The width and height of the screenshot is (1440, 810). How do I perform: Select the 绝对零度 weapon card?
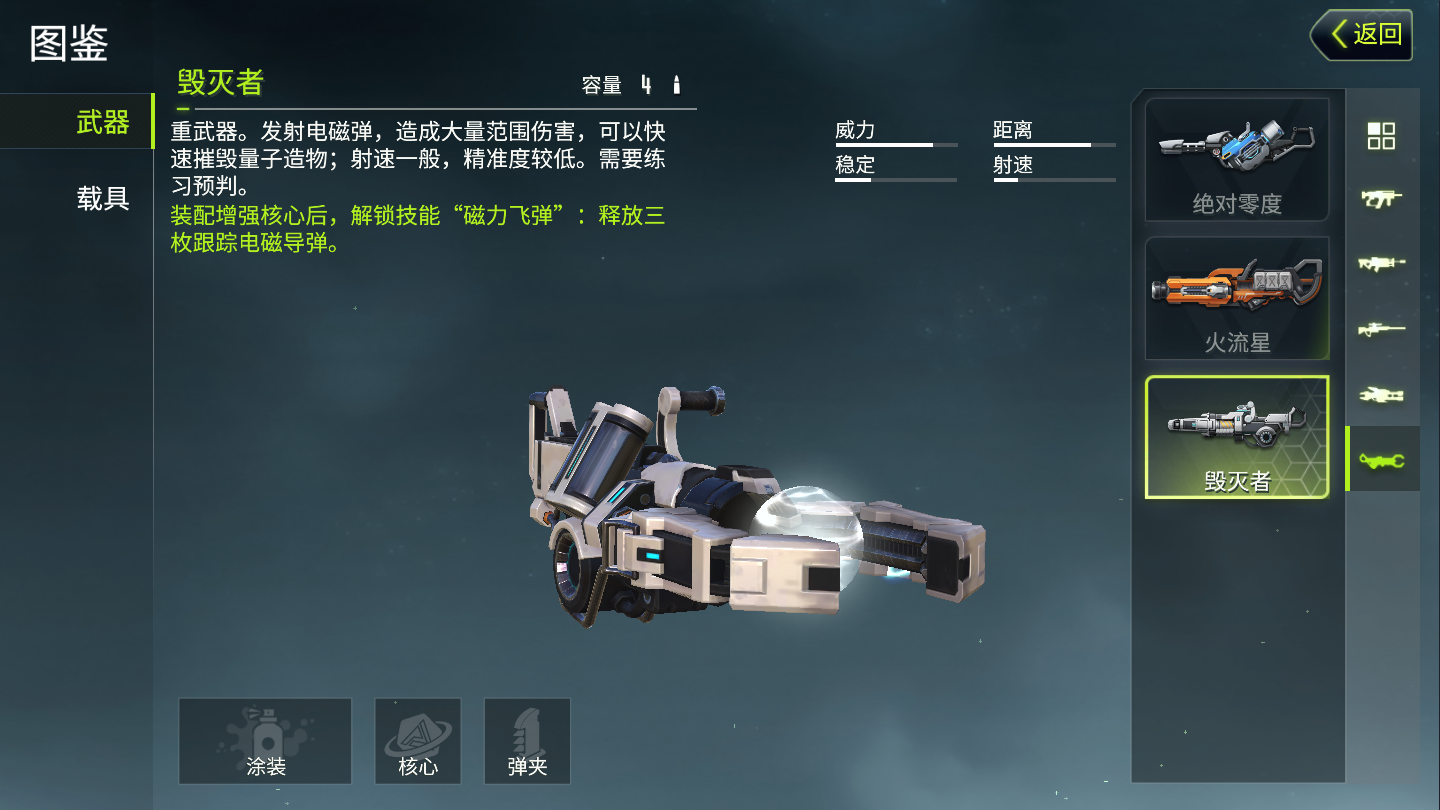[1237, 160]
